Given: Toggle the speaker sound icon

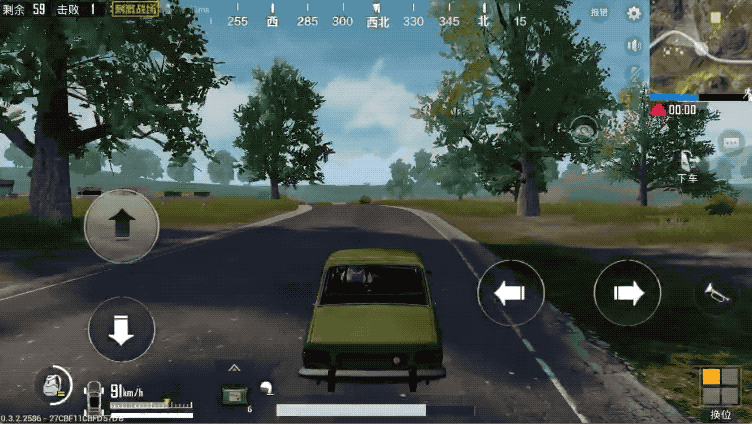Looking at the screenshot, I should [x=633, y=45].
